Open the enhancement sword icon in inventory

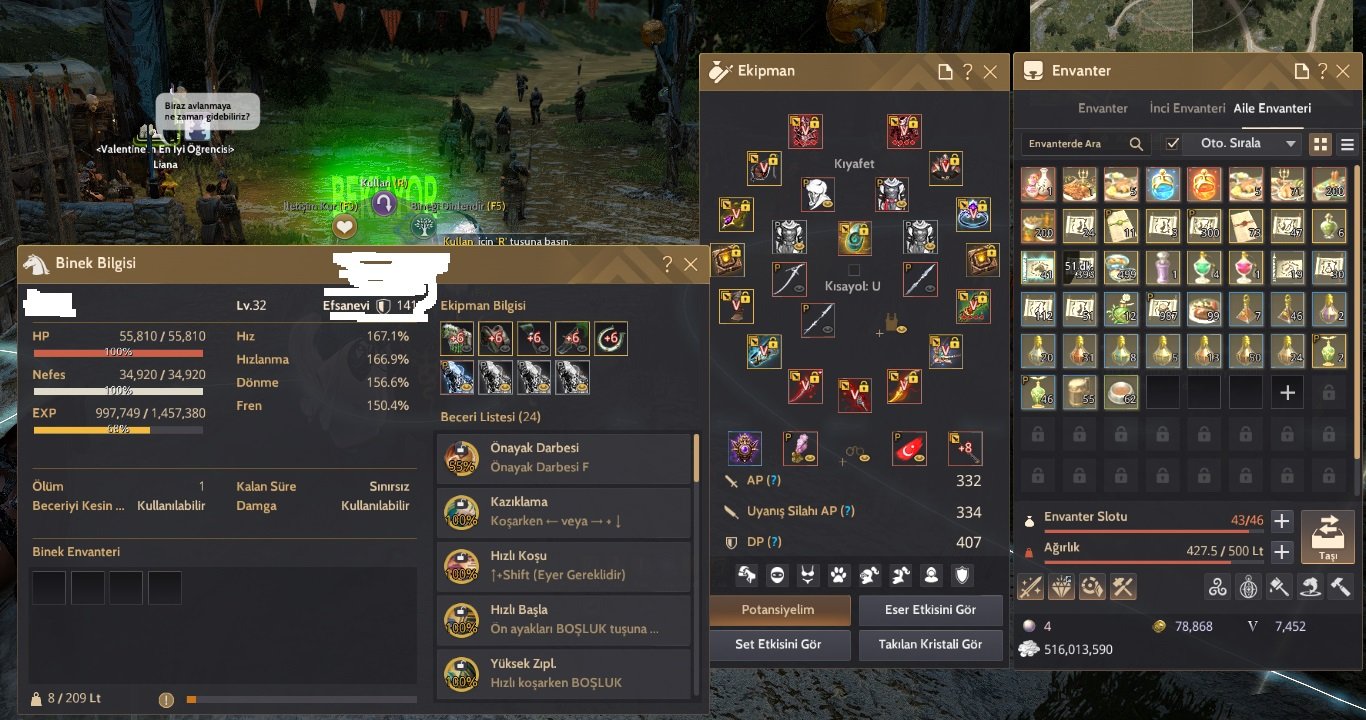[x=1029, y=587]
